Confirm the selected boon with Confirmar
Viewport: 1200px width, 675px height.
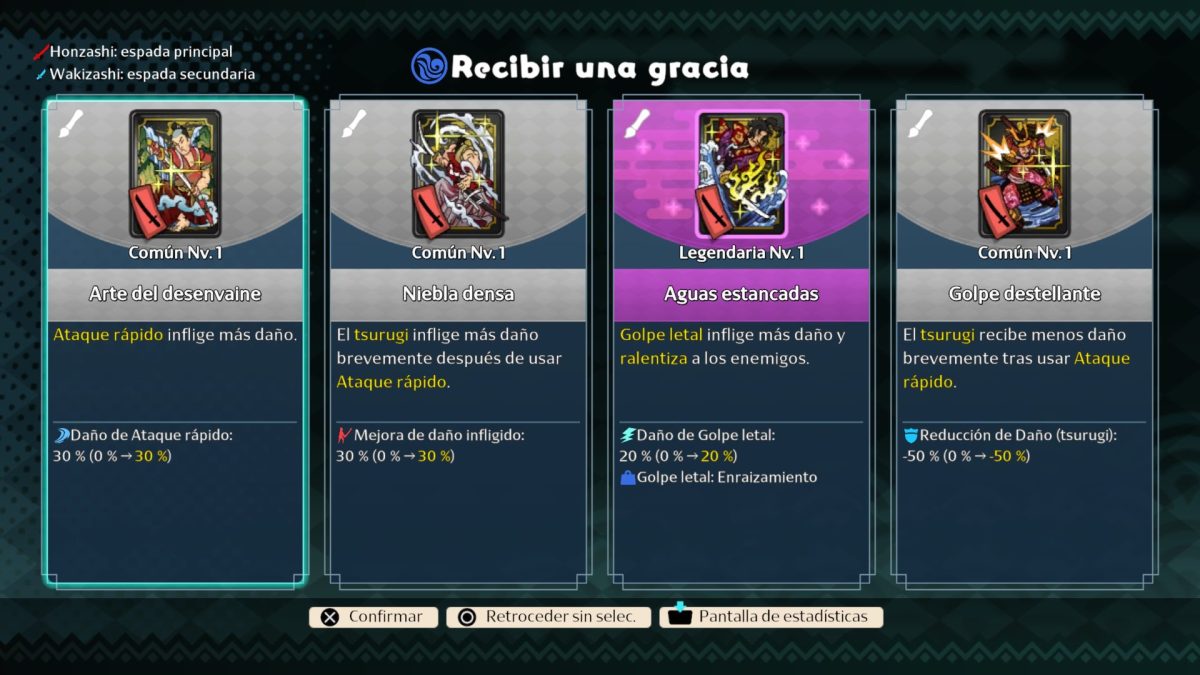tap(374, 617)
